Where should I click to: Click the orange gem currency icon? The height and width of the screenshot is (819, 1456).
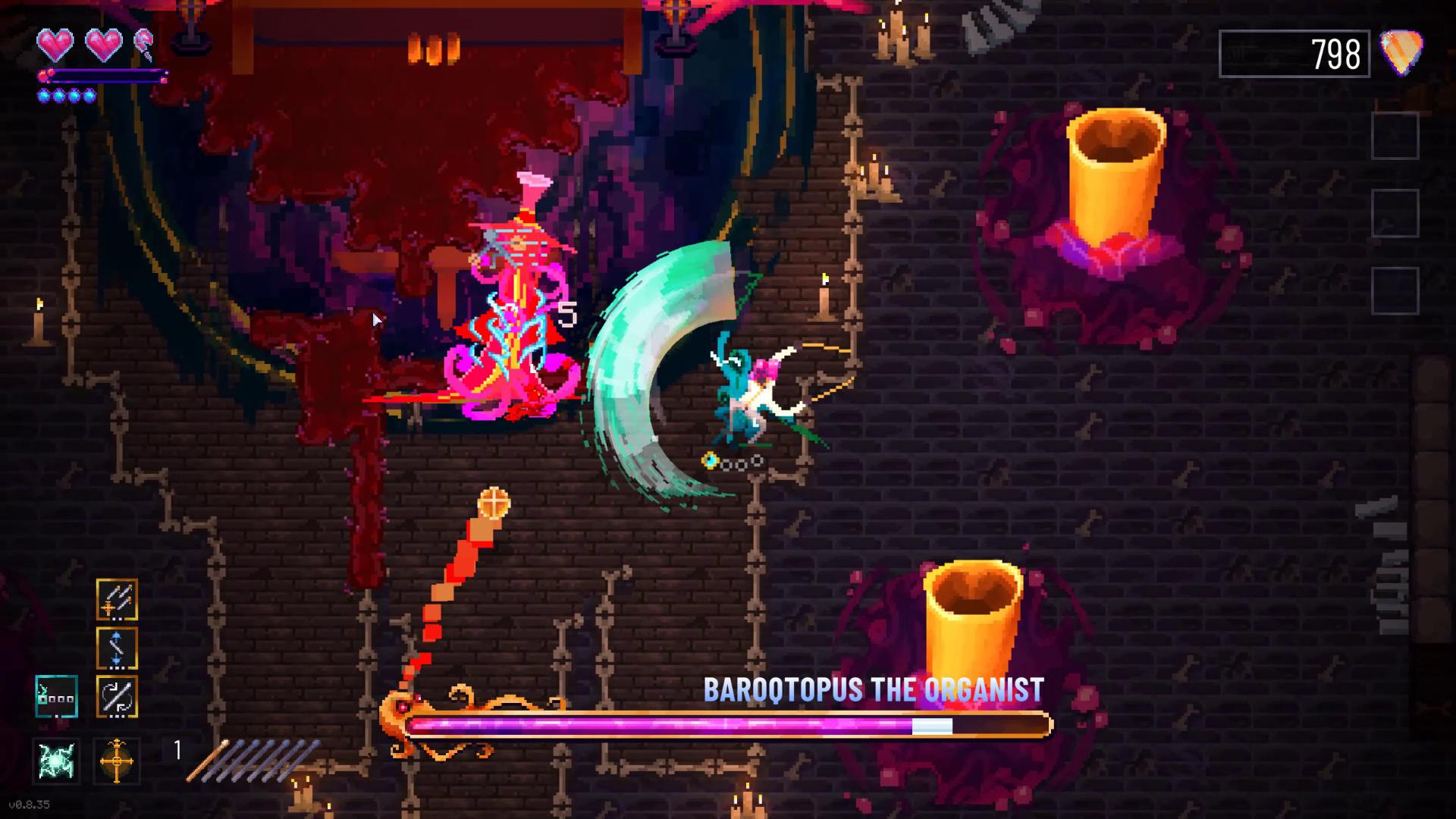point(1399,52)
